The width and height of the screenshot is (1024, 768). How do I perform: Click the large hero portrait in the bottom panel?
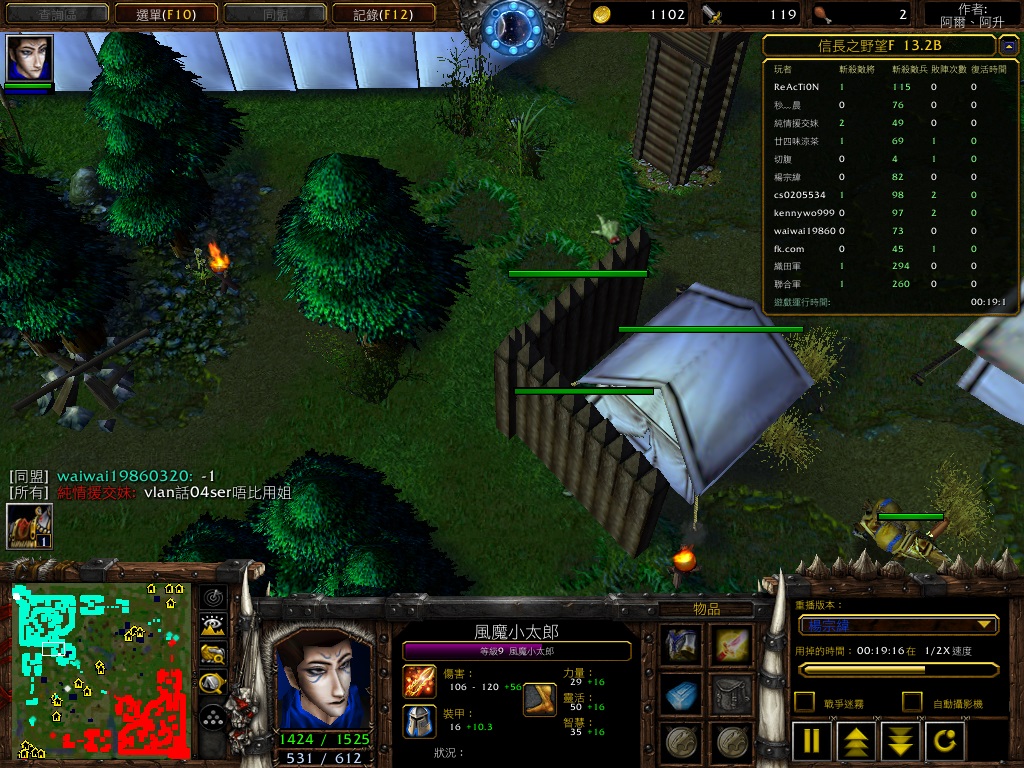coord(323,678)
